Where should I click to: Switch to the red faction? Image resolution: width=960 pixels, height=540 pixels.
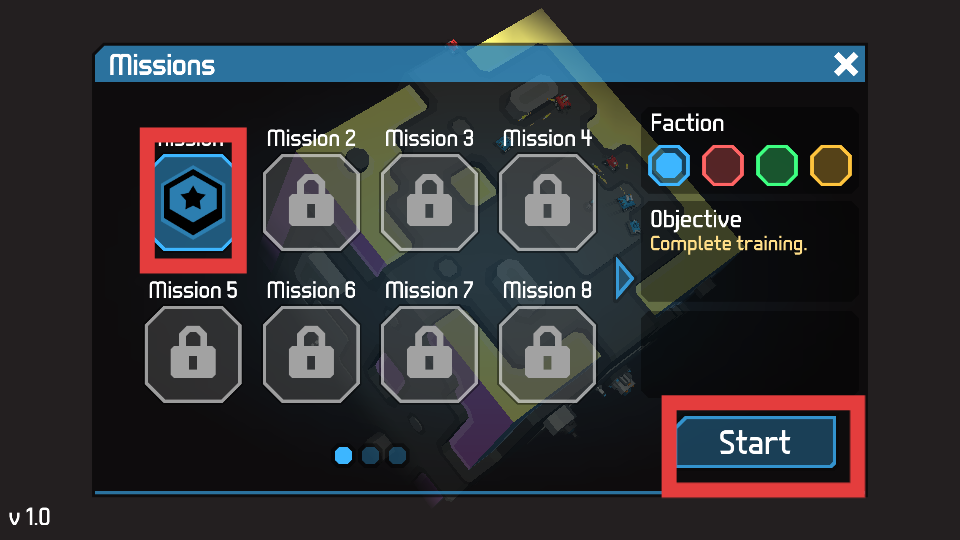(x=723, y=165)
